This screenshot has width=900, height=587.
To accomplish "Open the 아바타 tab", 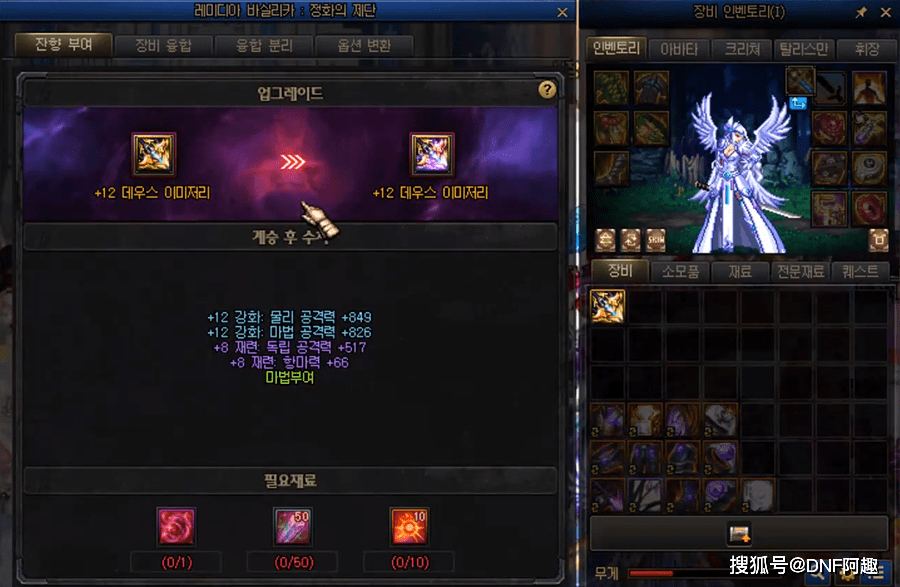I will pos(680,49).
